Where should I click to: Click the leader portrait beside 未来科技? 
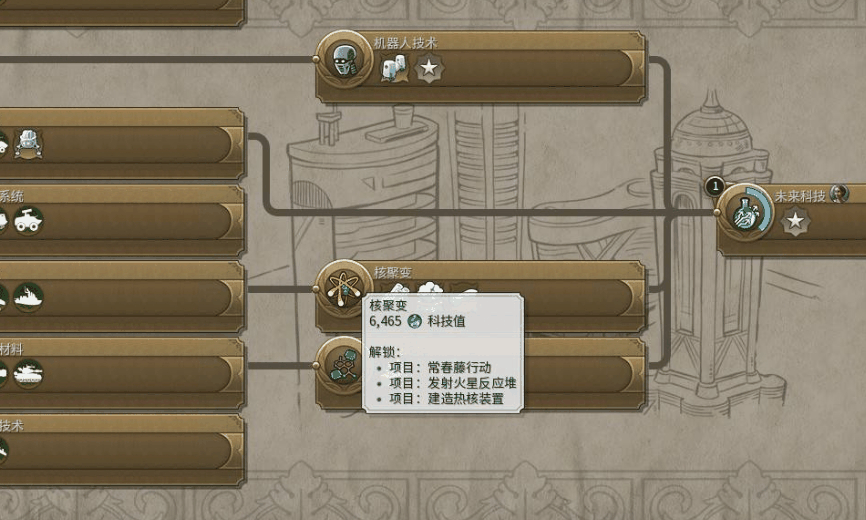[839, 194]
